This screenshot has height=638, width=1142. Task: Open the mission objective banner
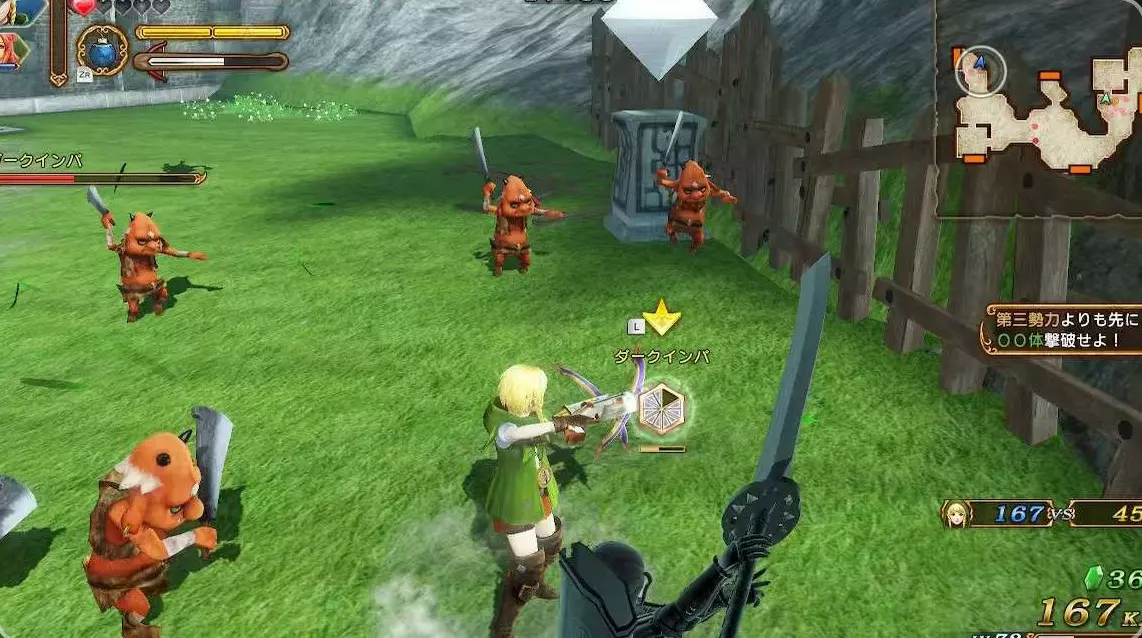[1064, 329]
